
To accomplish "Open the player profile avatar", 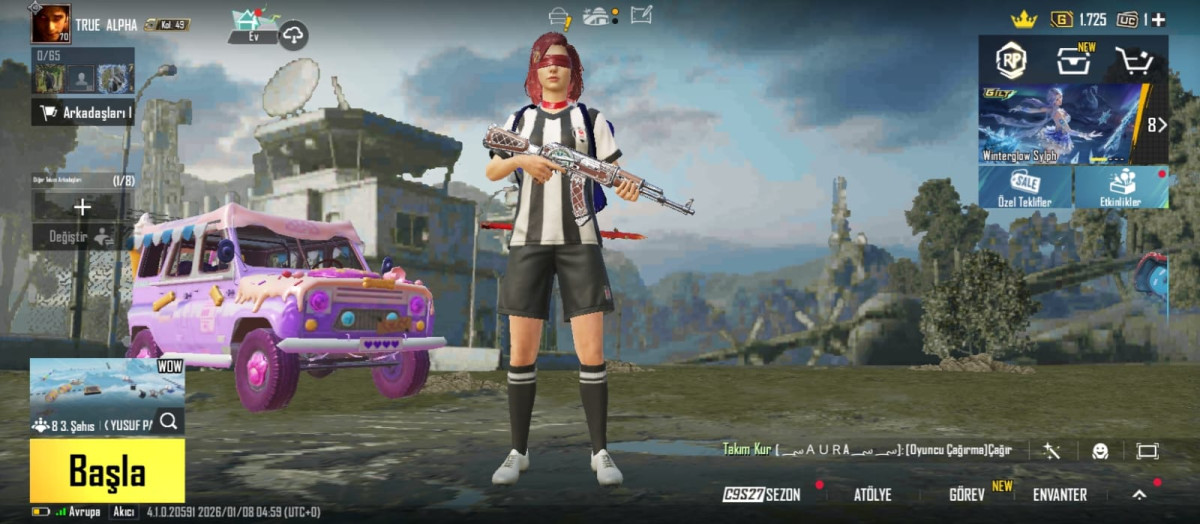I will (x=50, y=23).
